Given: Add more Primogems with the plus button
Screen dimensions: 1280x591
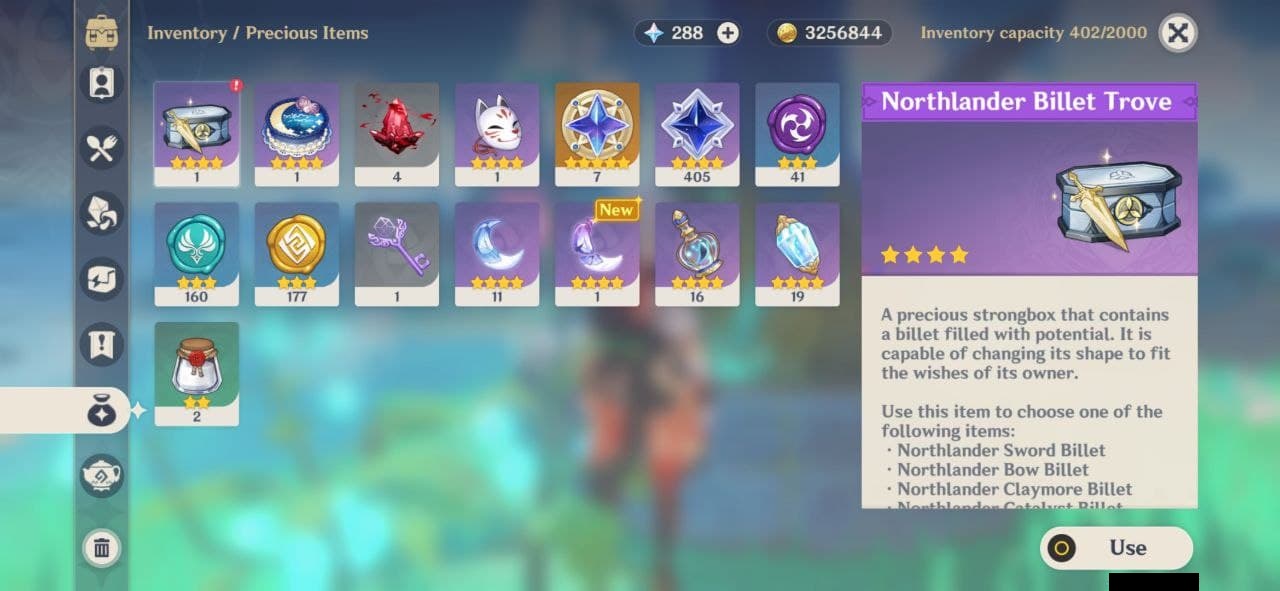Looking at the screenshot, I should click(x=728, y=33).
